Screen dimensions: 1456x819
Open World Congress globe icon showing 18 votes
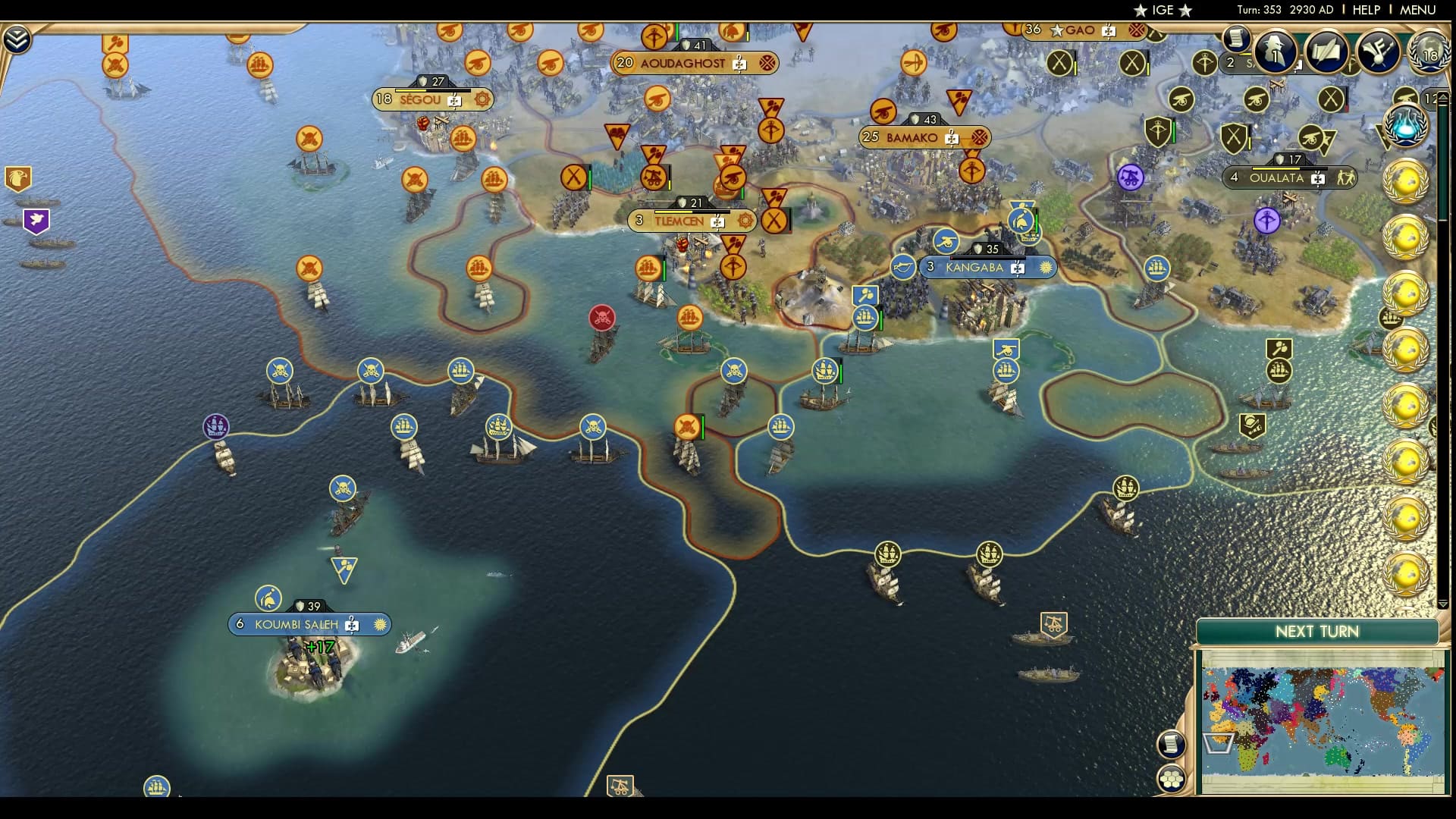[1430, 55]
